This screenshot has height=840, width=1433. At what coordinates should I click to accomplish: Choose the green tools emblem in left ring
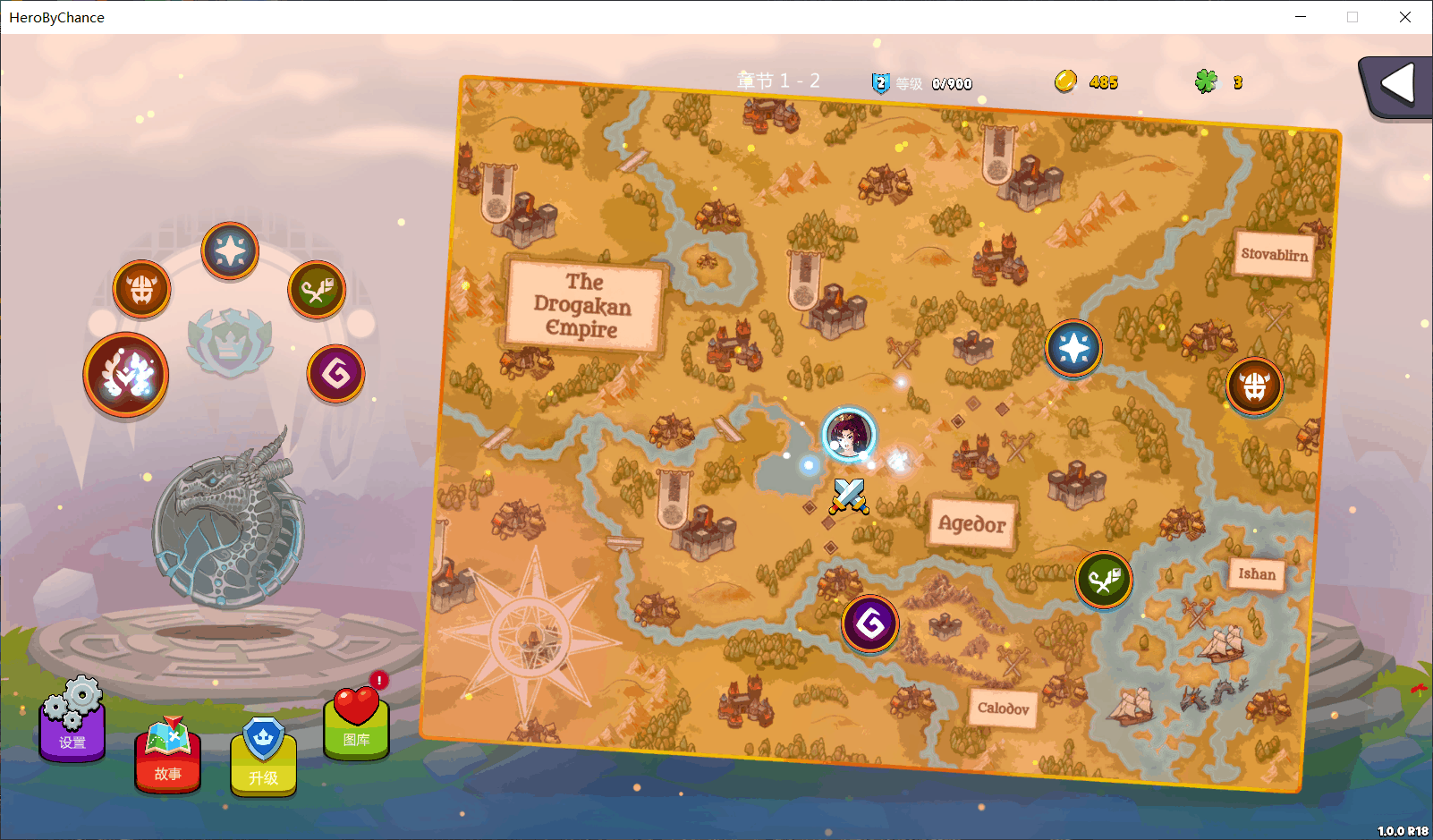click(317, 290)
